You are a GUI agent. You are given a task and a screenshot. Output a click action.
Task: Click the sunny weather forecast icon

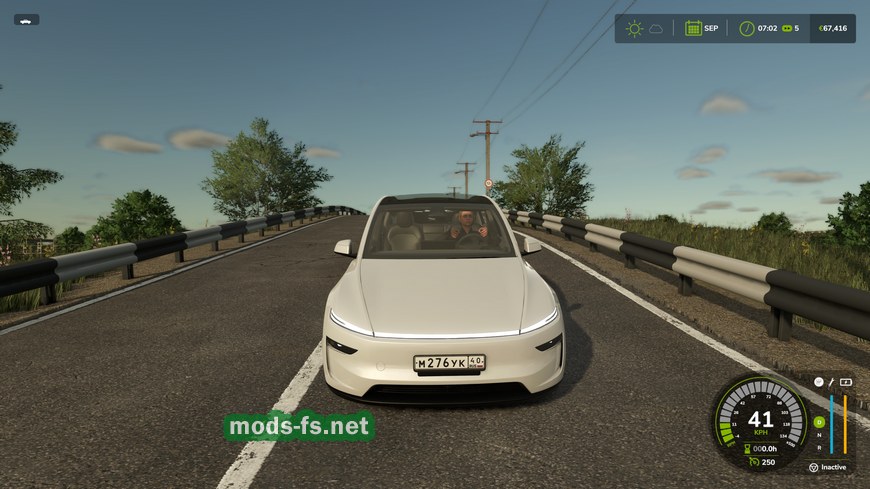coord(634,28)
